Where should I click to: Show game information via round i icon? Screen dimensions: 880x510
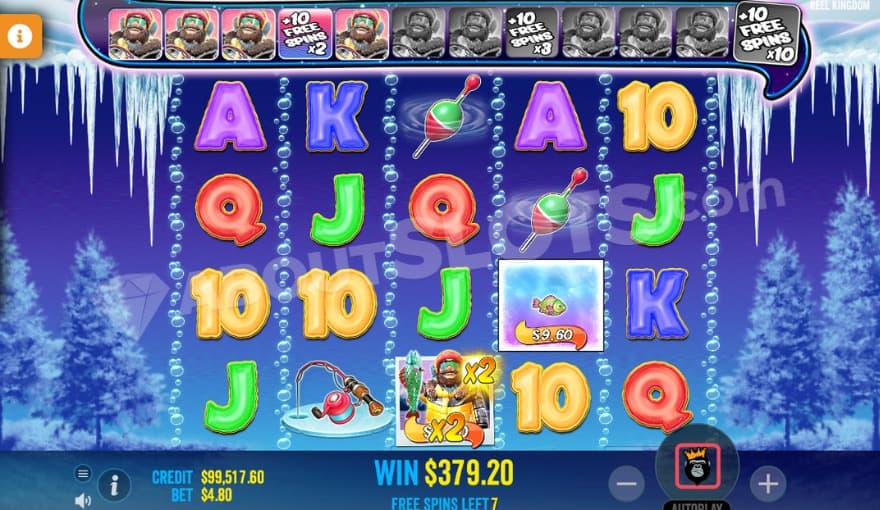coord(115,486)
